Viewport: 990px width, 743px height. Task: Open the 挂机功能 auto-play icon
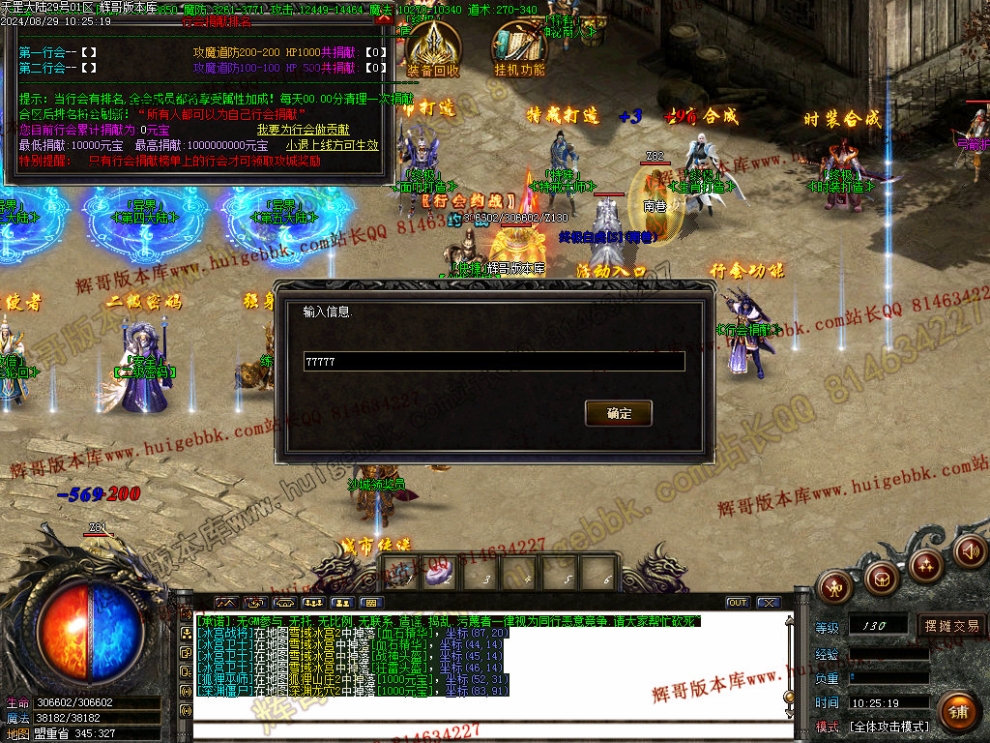tap(519, 50)
